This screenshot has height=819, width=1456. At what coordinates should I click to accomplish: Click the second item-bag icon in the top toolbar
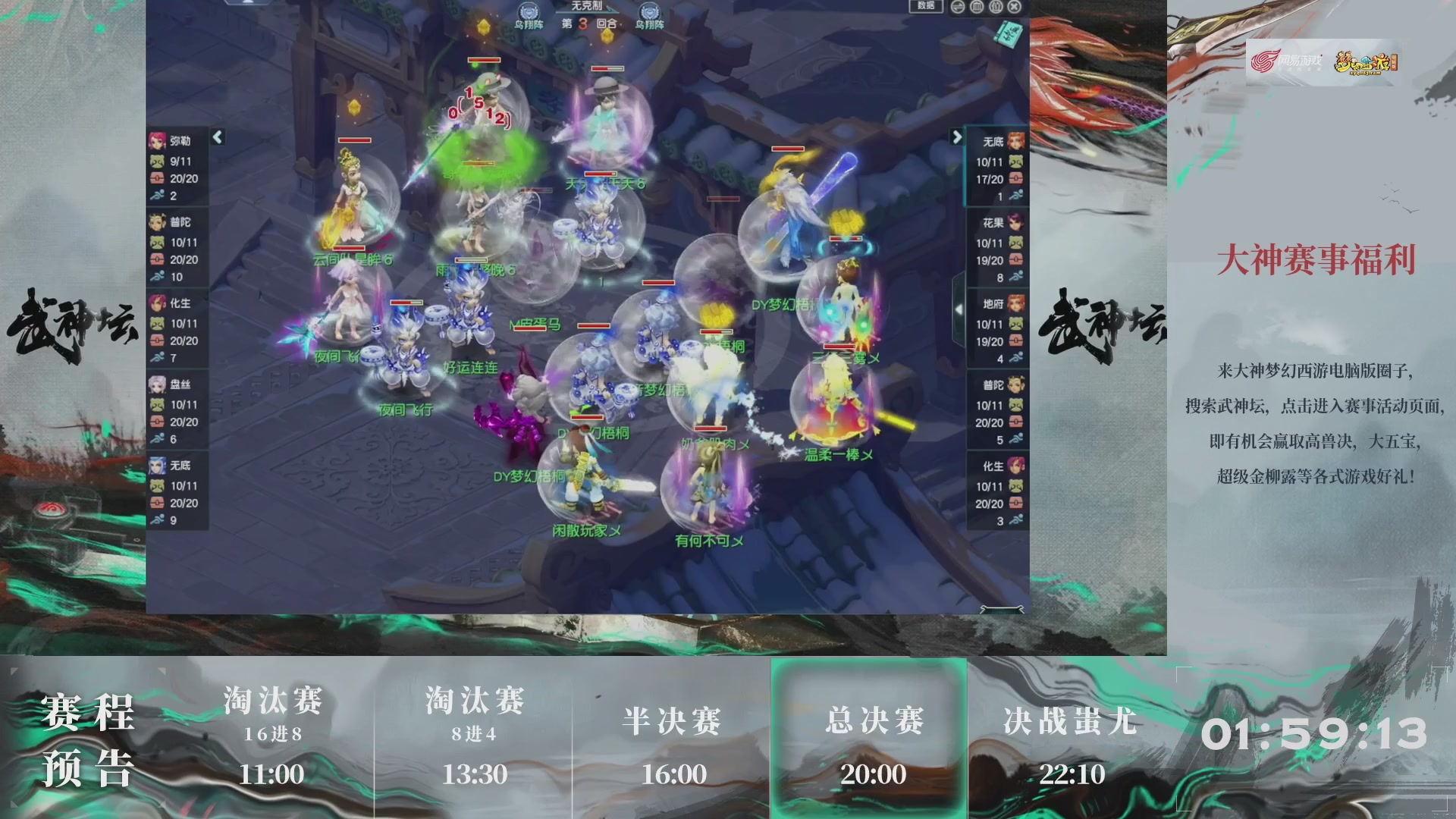pyautogui.click(x=996, y=7)
